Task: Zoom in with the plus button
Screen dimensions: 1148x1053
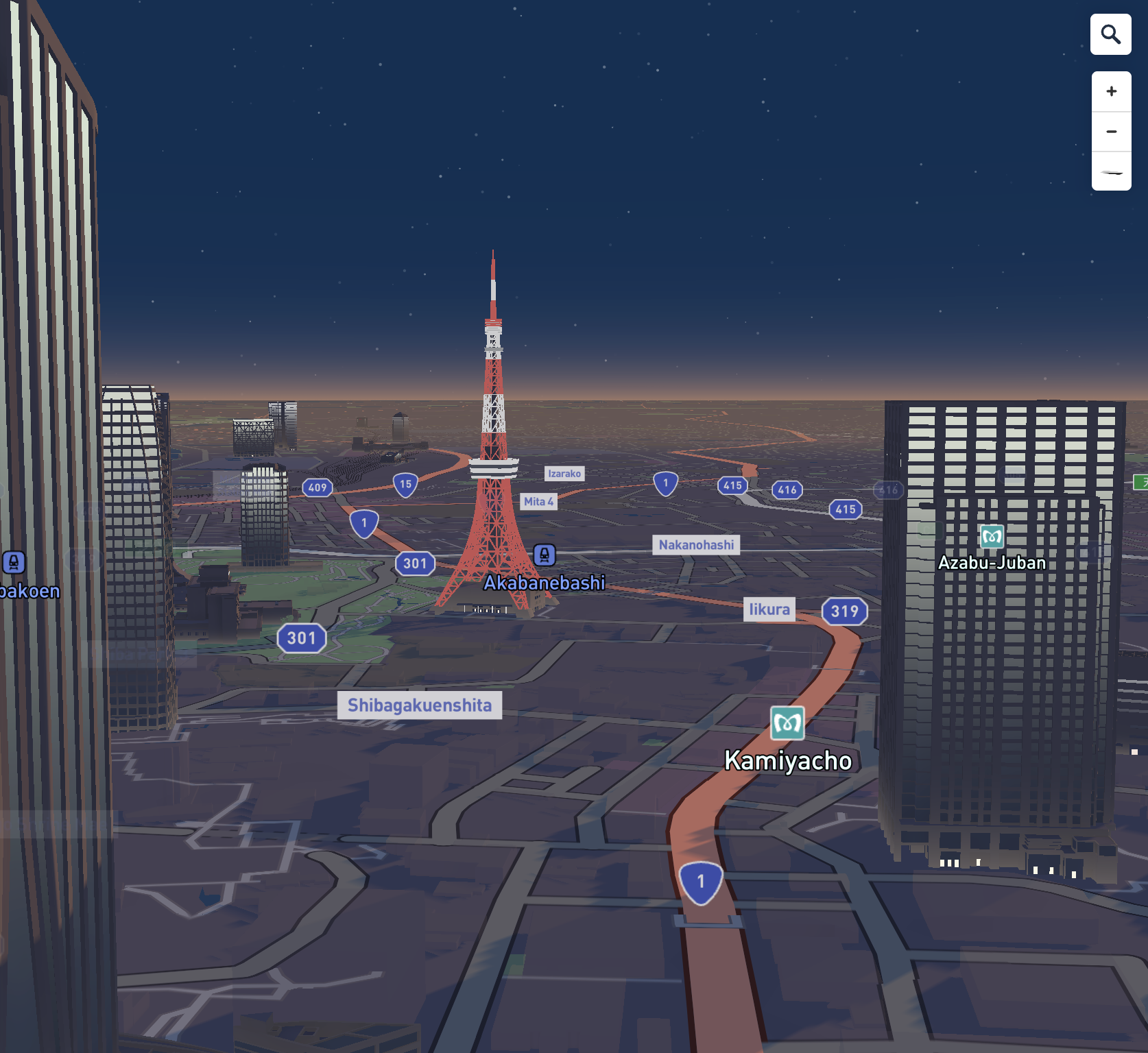Action: click(1111, 92)
